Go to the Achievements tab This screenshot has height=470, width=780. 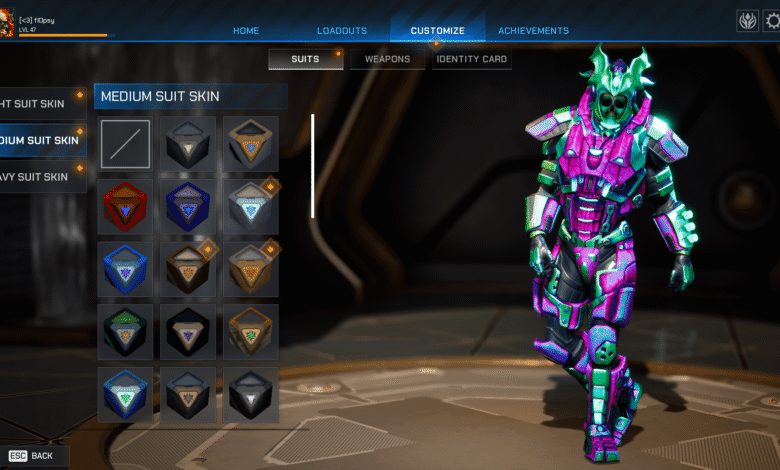pyautogui.click(x=533, y=31)
